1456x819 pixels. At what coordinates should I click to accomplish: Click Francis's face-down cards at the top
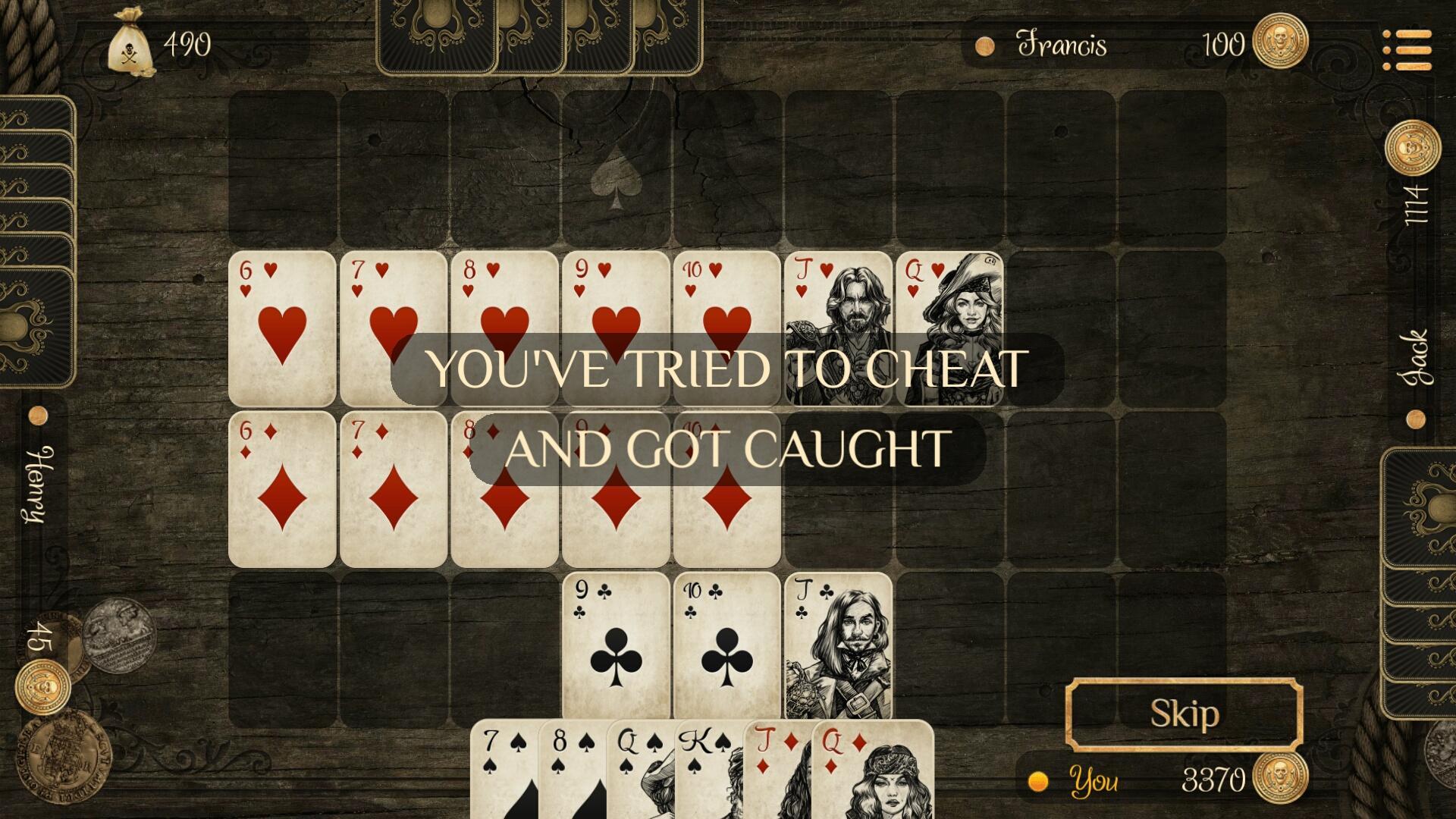pyautogui.click(x=538, y=36)
